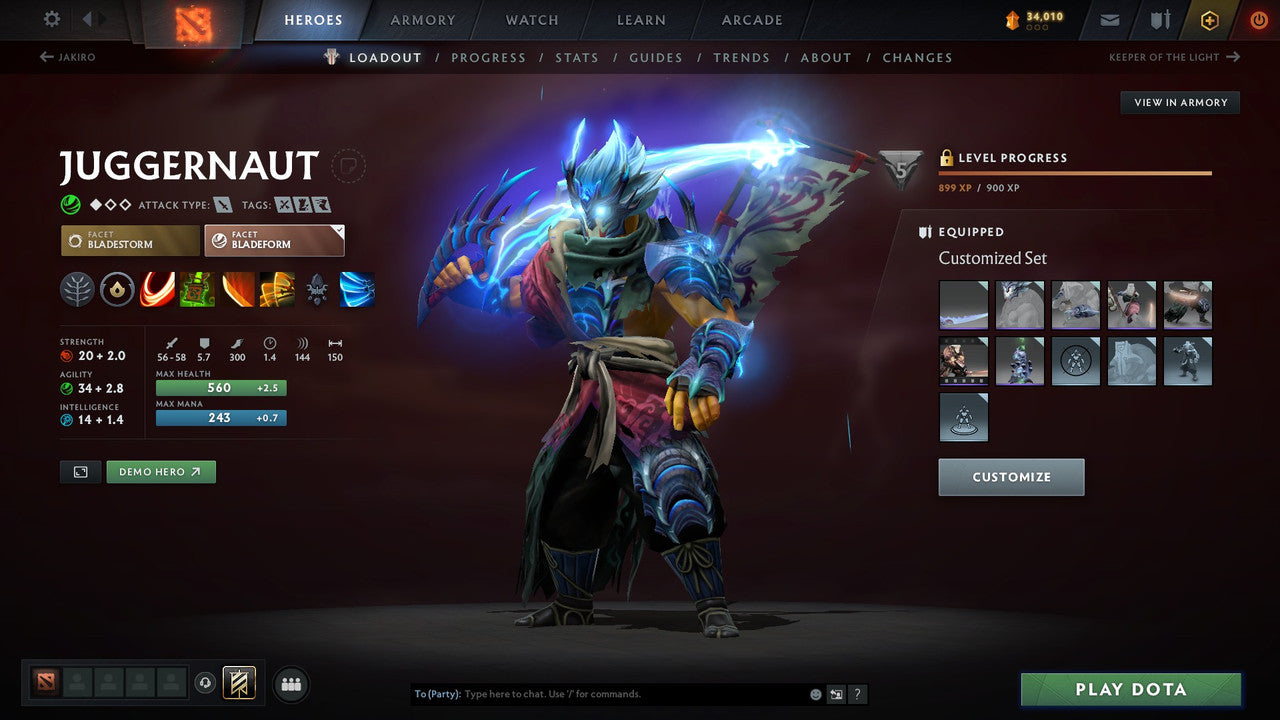Click the DEMO HERO button
The image size is (1280, 720).
tap(160, 471)
